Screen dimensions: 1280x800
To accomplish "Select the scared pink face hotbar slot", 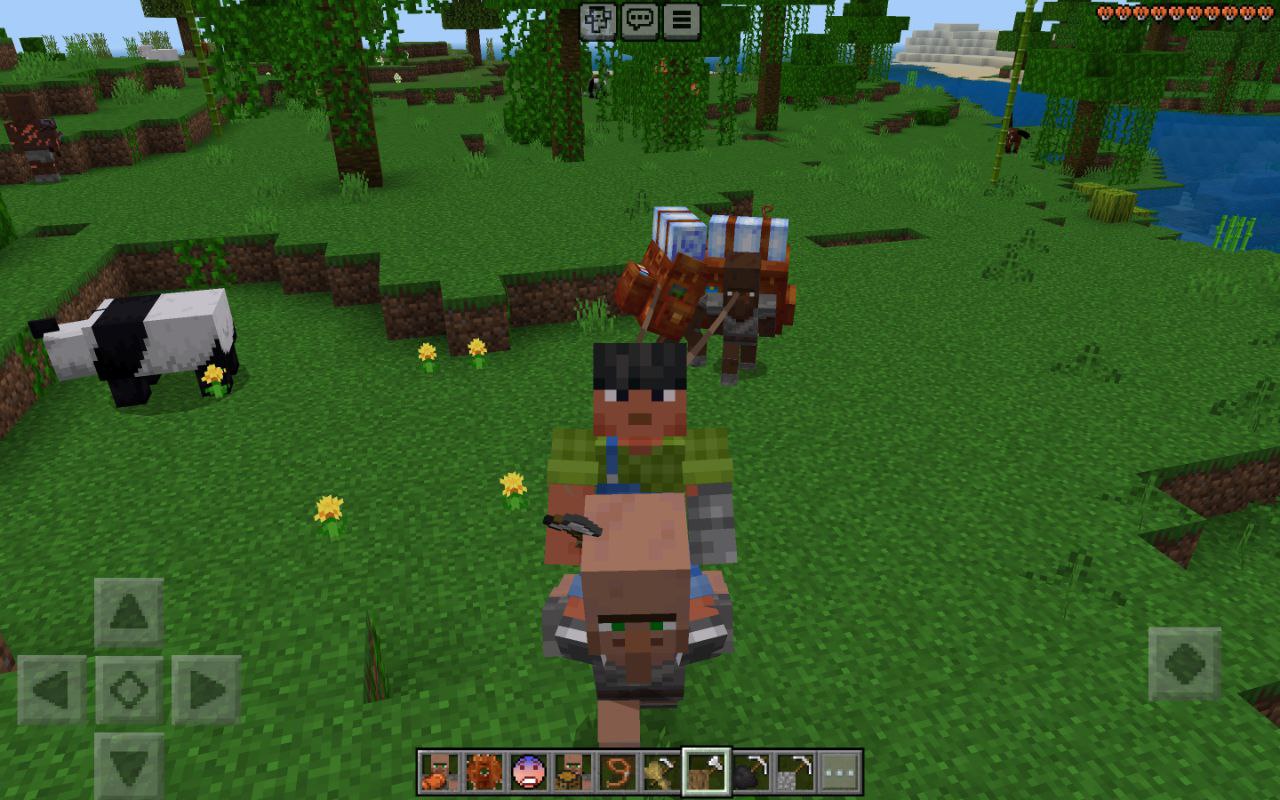I will click(x=528, y=772).
